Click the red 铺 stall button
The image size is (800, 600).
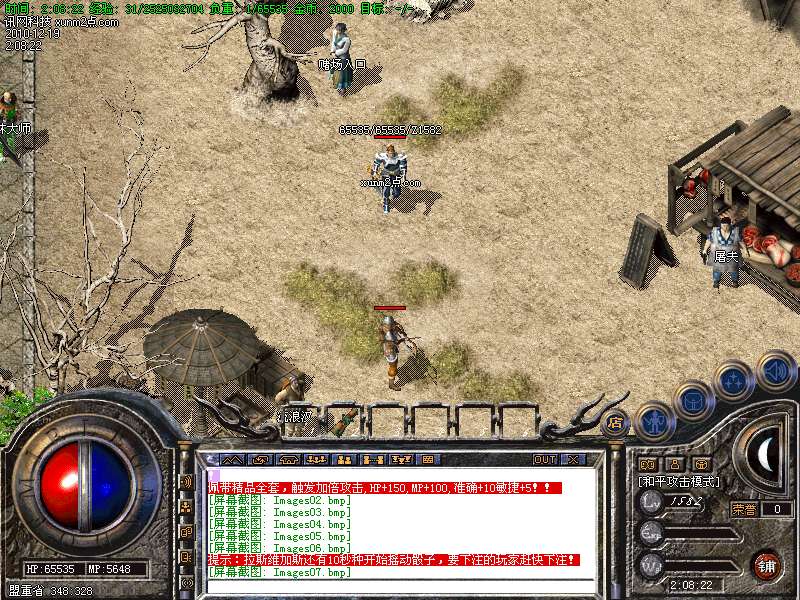point(767,564)
